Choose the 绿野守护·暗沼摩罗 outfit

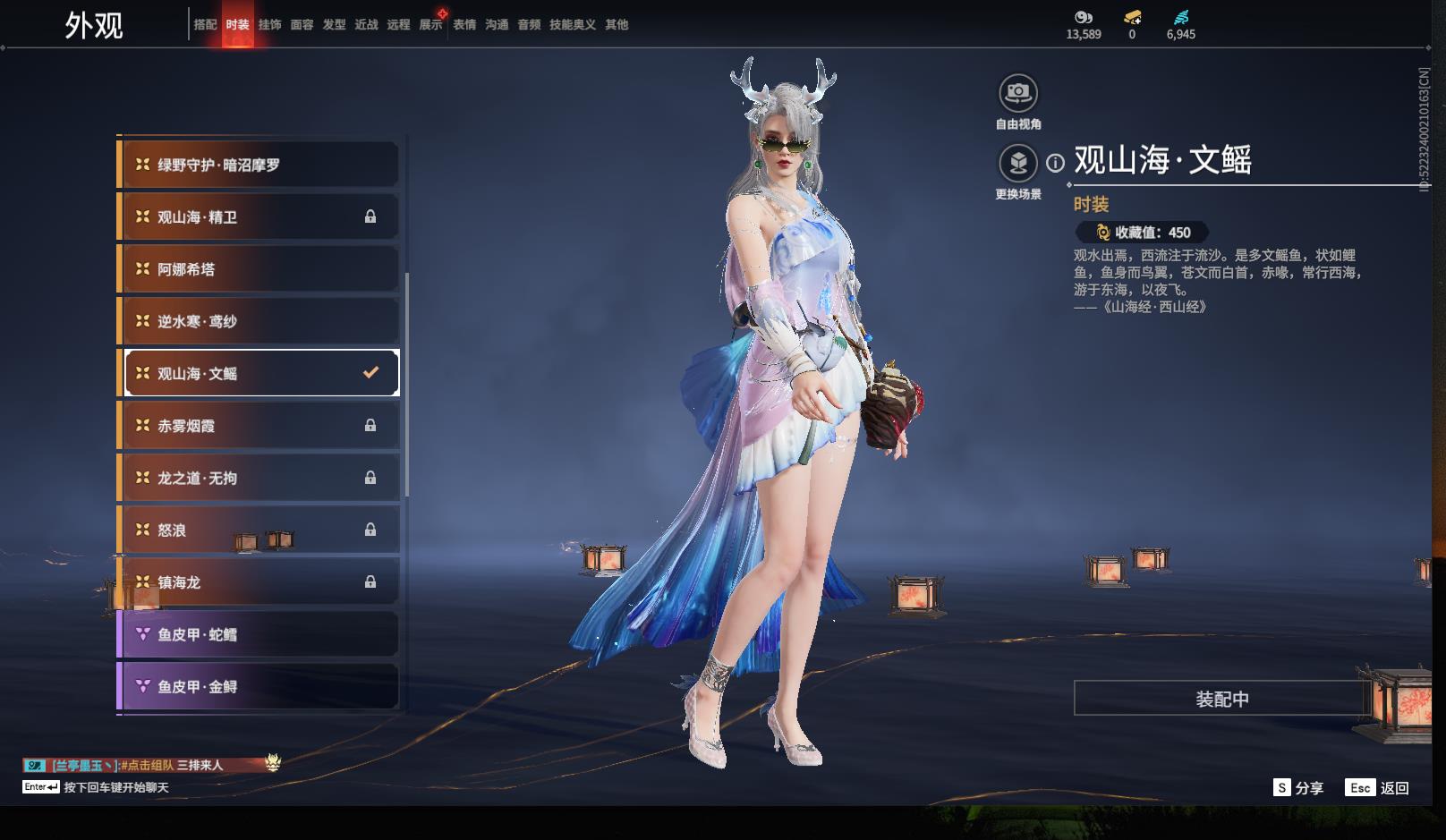[259, 165]
